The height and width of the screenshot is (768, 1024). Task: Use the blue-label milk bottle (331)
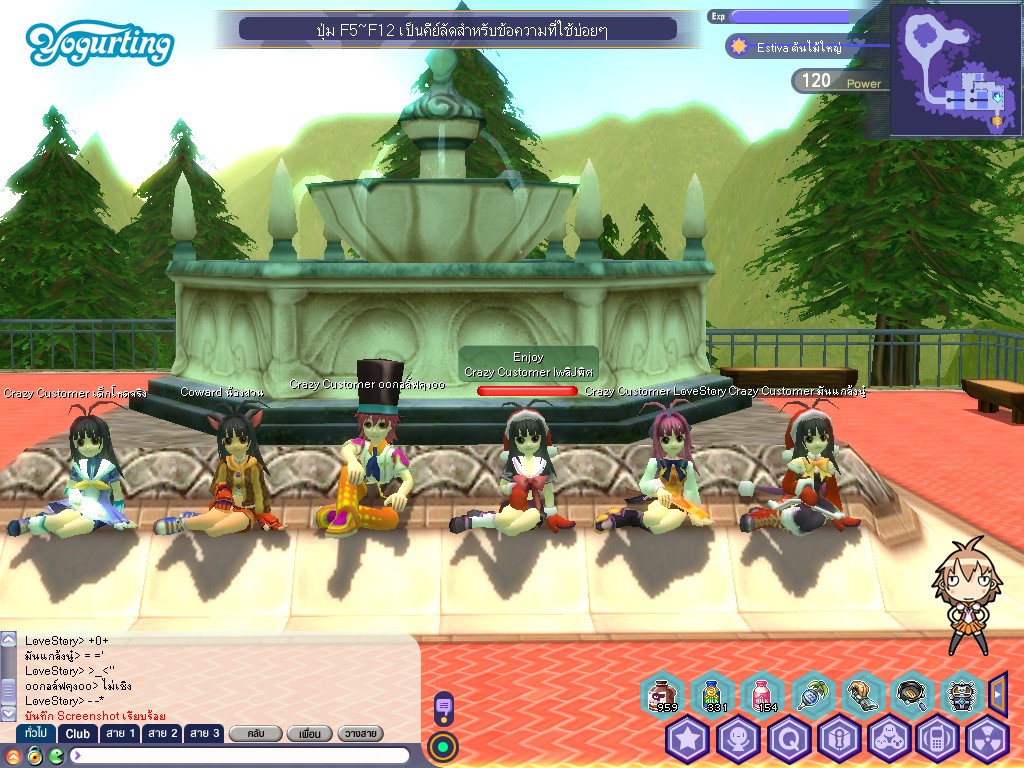click(x=712, y=694)
